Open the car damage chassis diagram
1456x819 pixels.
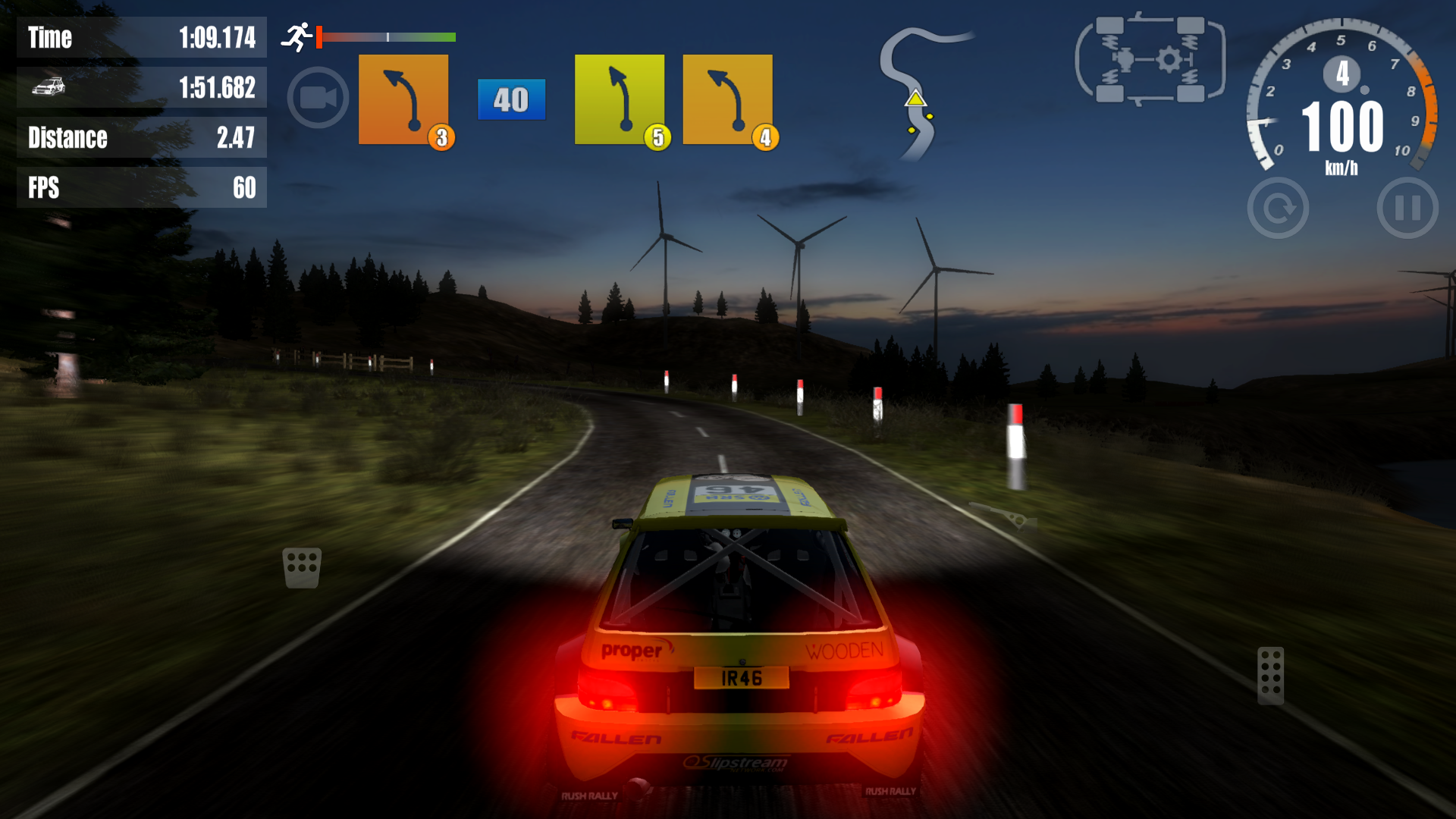pyautogui.click(x=1150, y=59)
